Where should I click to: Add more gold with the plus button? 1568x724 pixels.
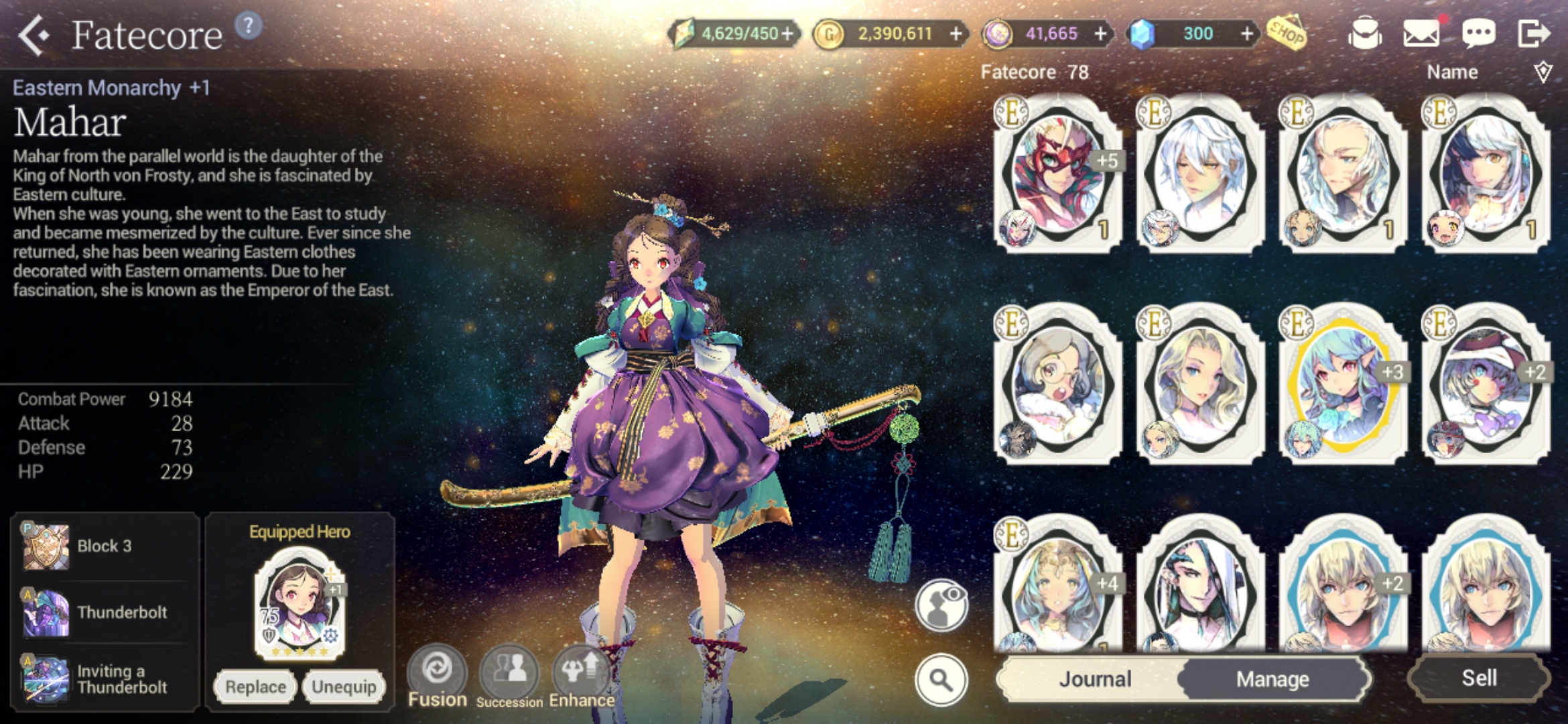(x=956, y=34)
